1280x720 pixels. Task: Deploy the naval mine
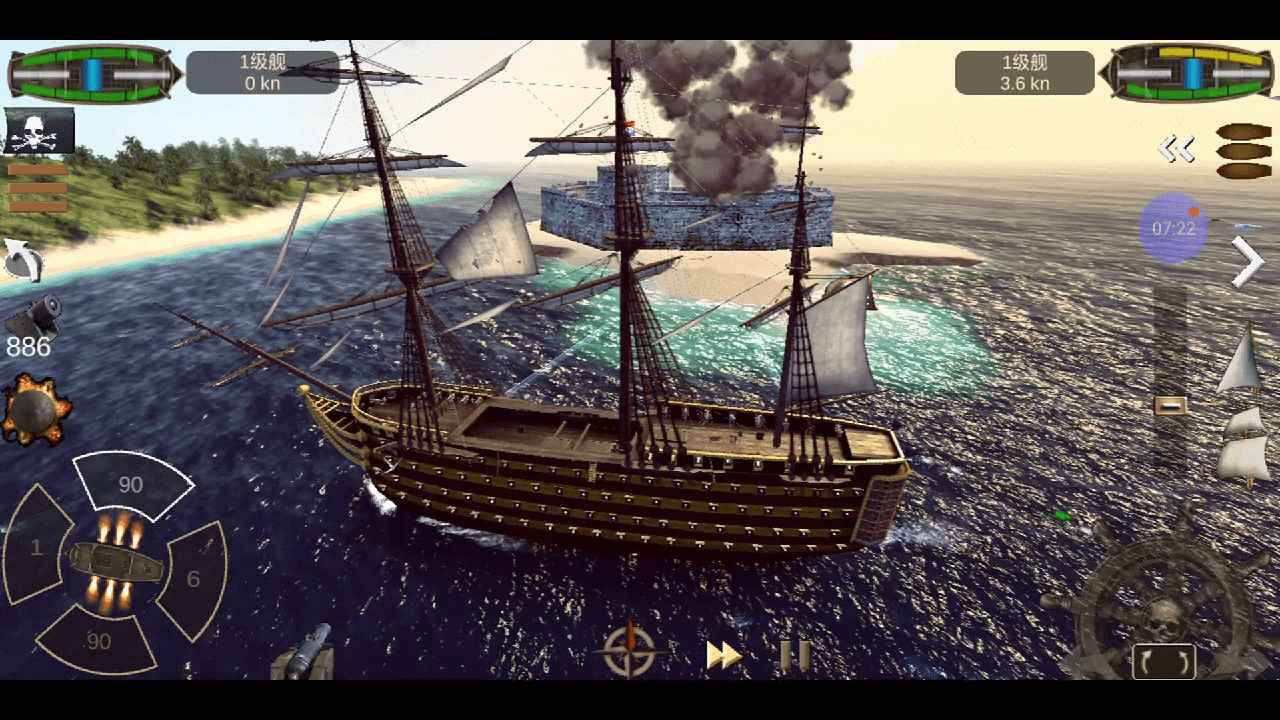coord(36,408)
